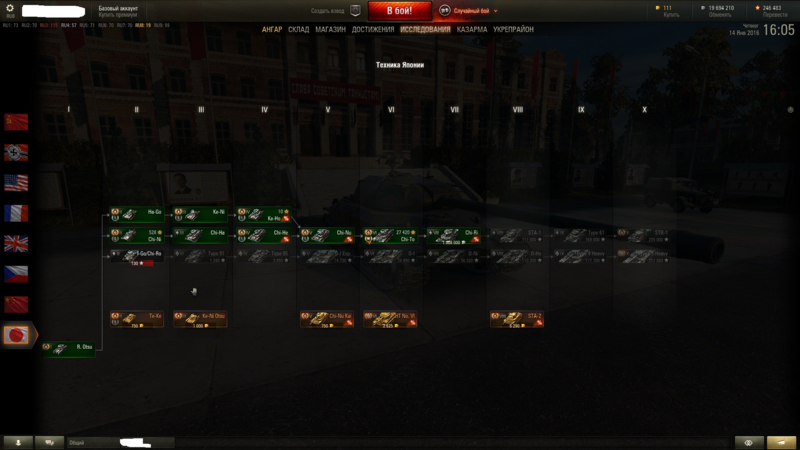
Task: Select the Te-Ke premium tank node
Action: coord(137,319)
